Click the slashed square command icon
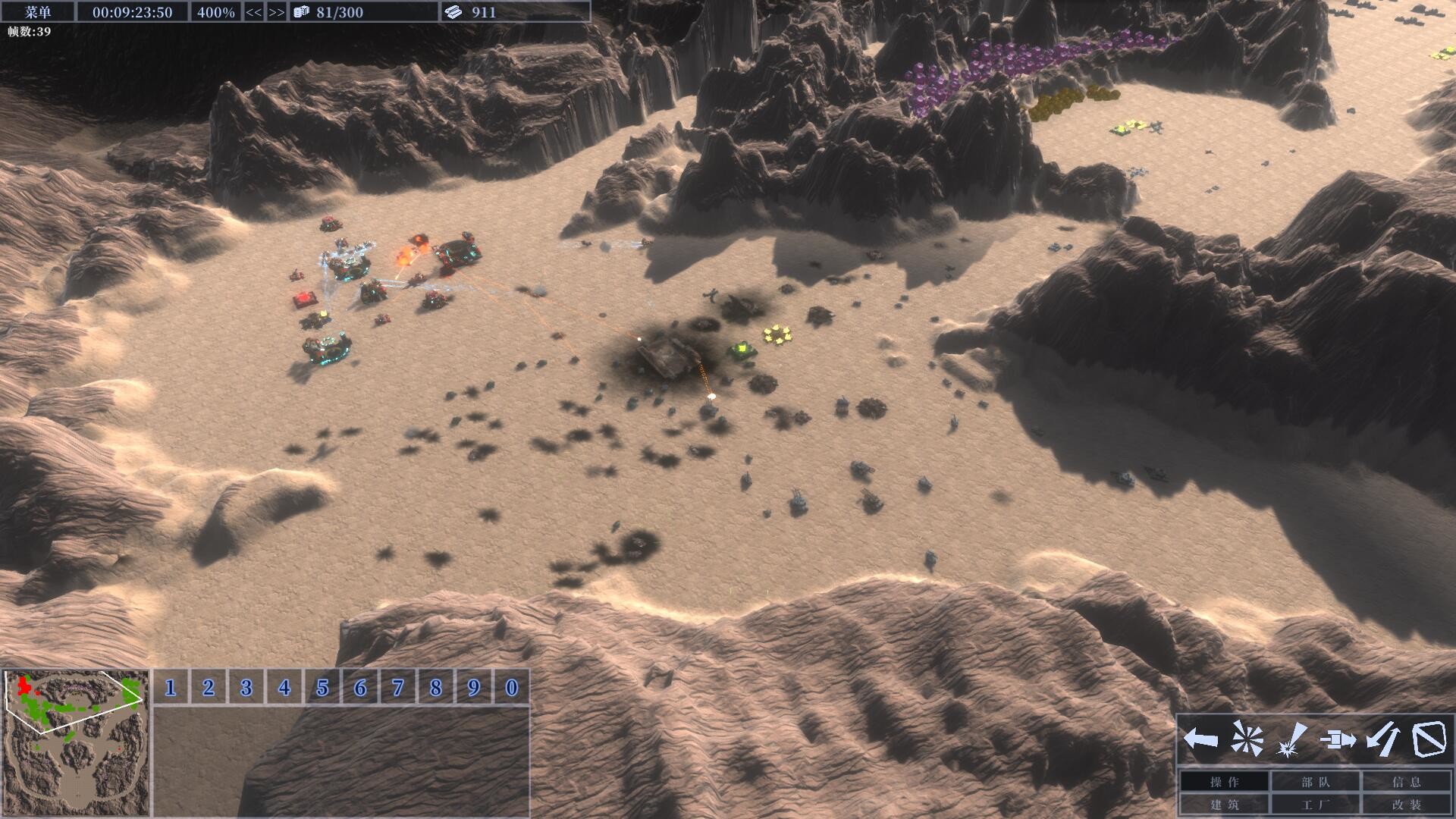 [x=1429, y=739]
